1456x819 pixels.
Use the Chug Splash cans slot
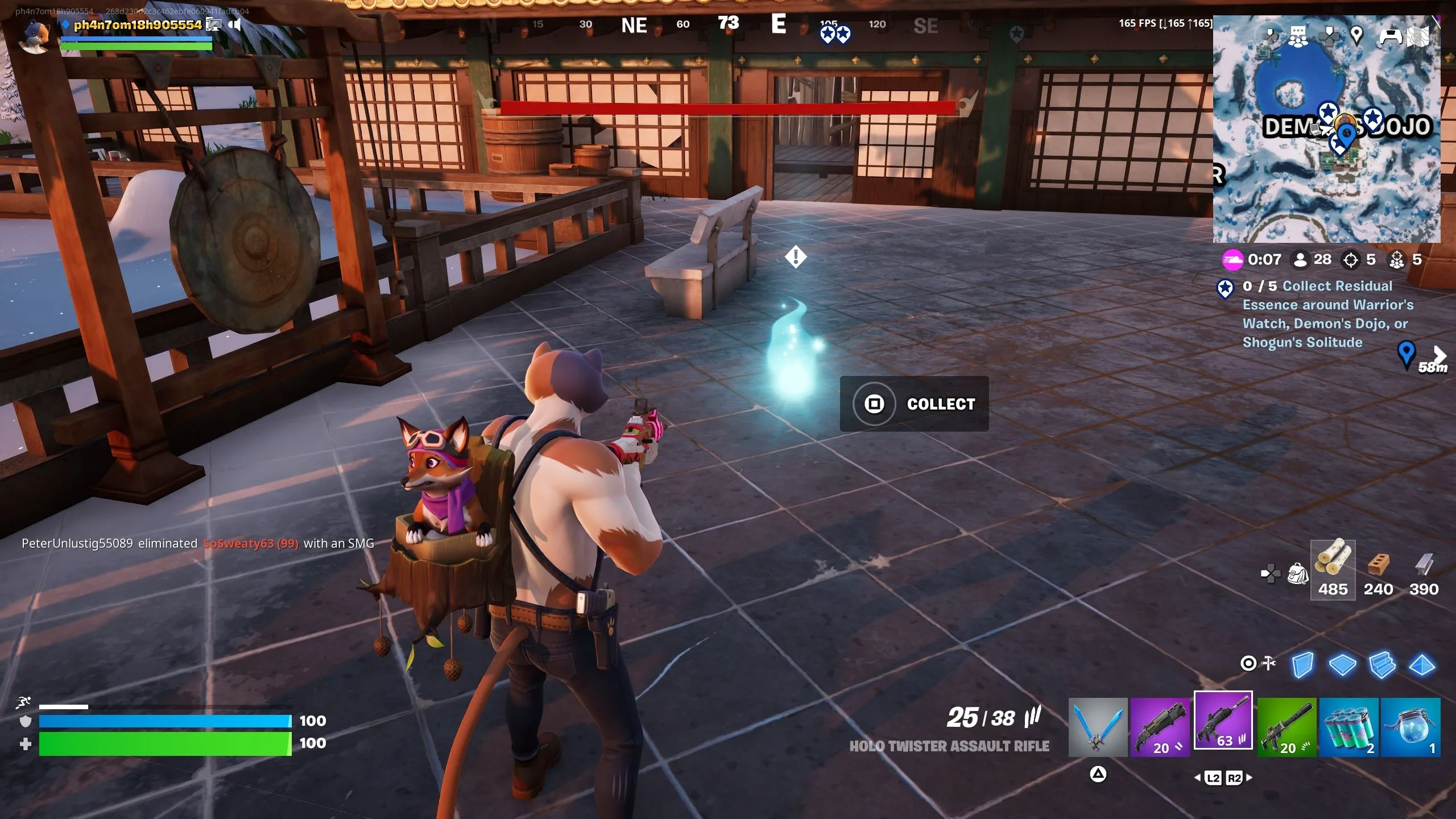coord(1349,727)
